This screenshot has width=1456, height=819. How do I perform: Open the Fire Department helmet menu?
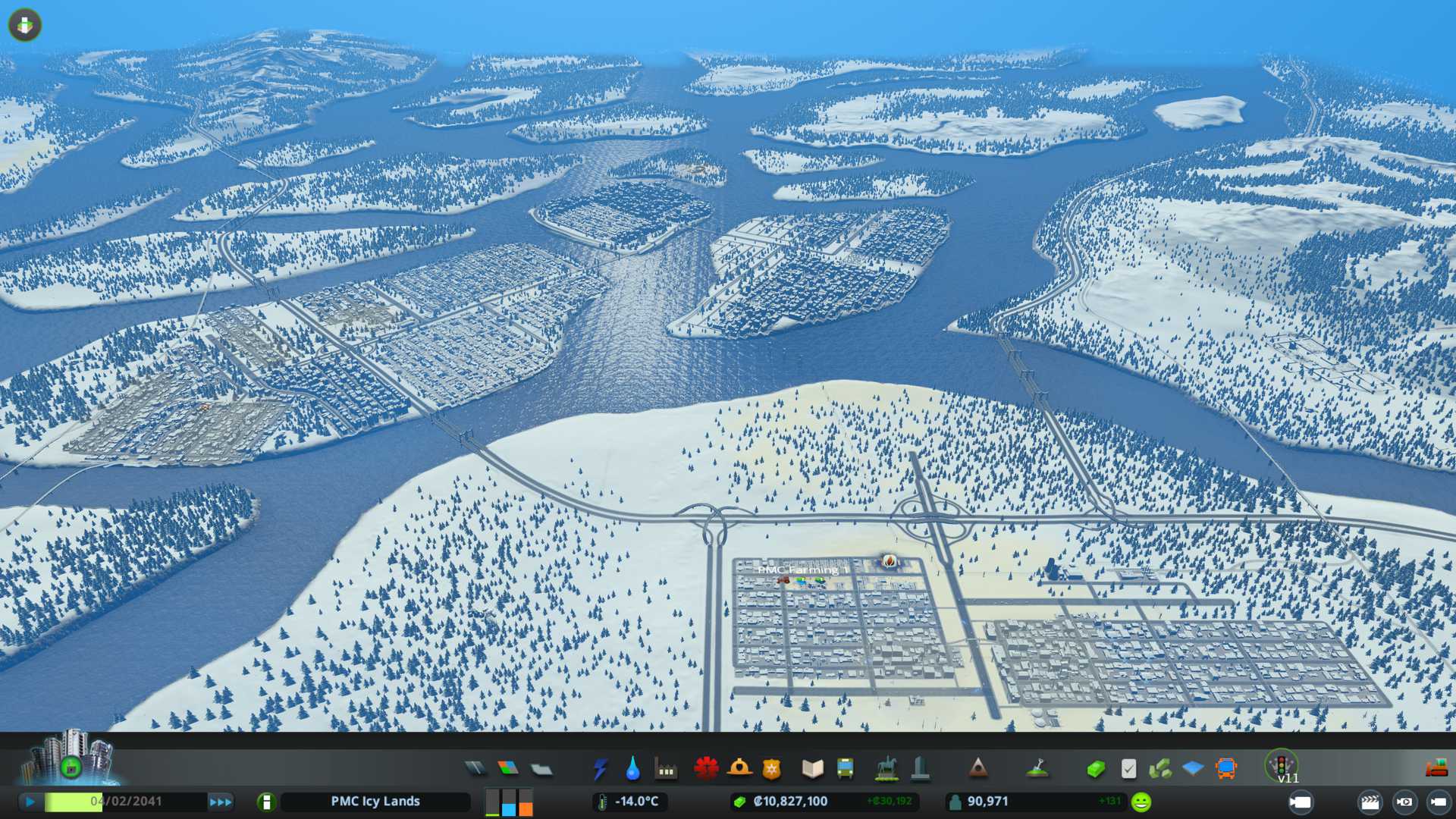pos(739,769)
